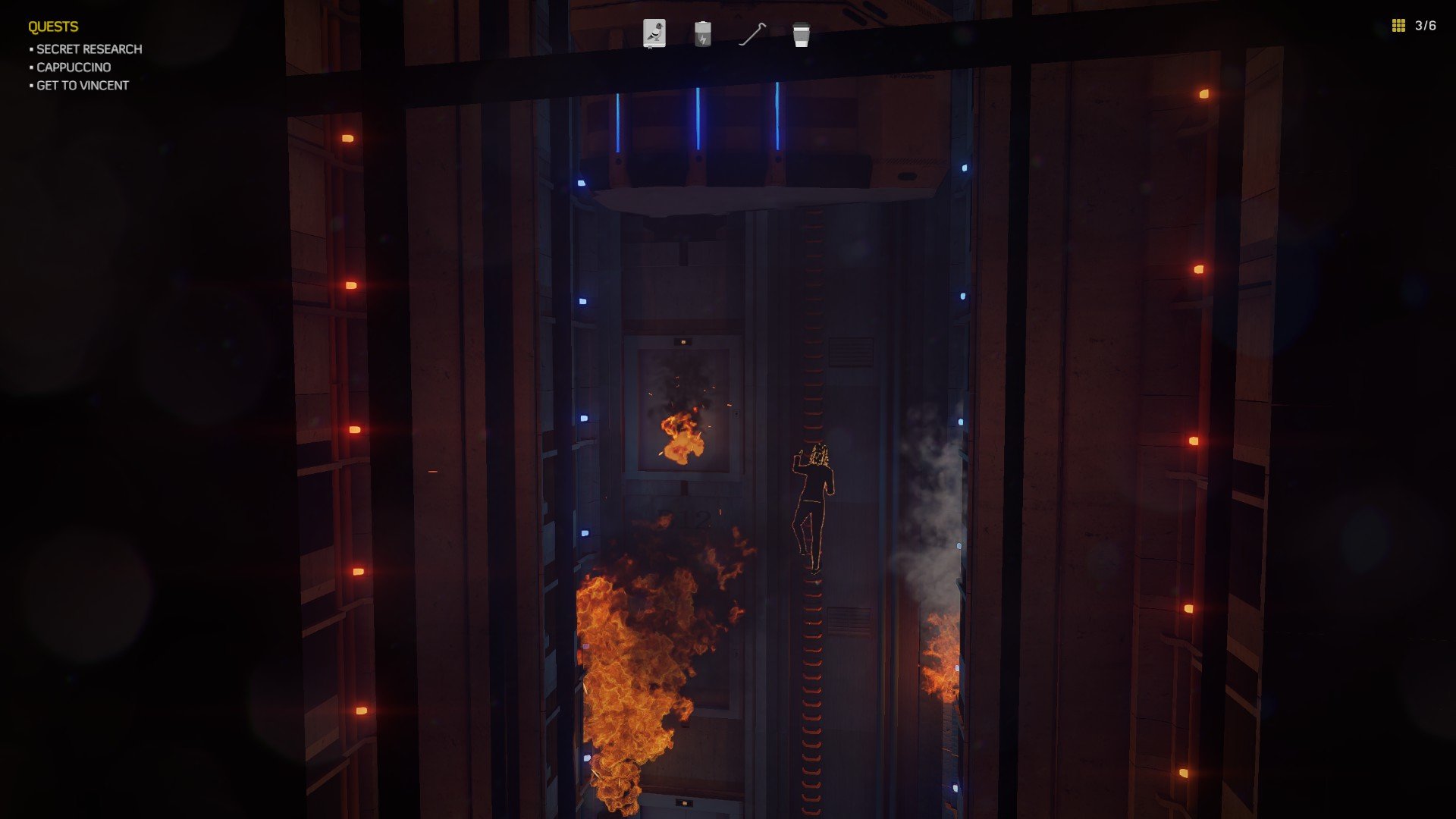Screen dimensions: 1456x819
Task: Select the Cappuccino quest in the tracker
Action: (74, 67)
